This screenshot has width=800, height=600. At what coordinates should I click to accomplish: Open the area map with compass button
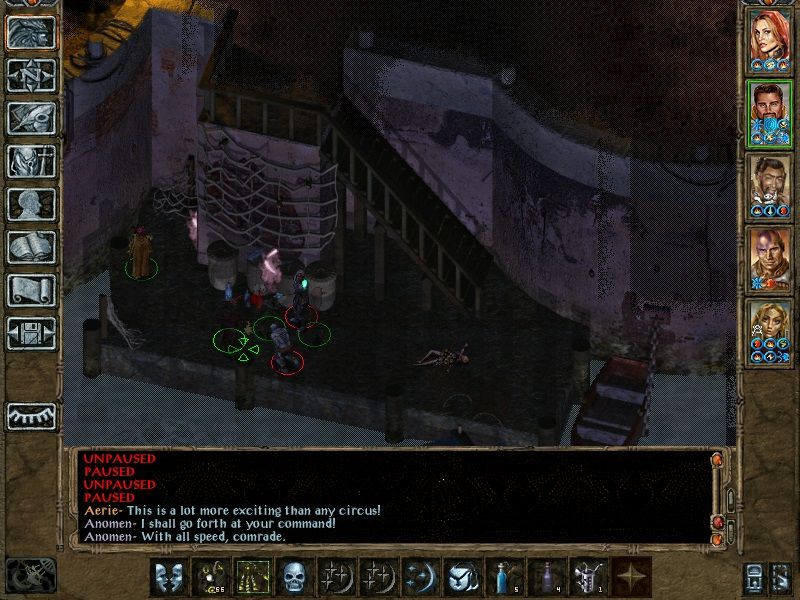(31, 75)
